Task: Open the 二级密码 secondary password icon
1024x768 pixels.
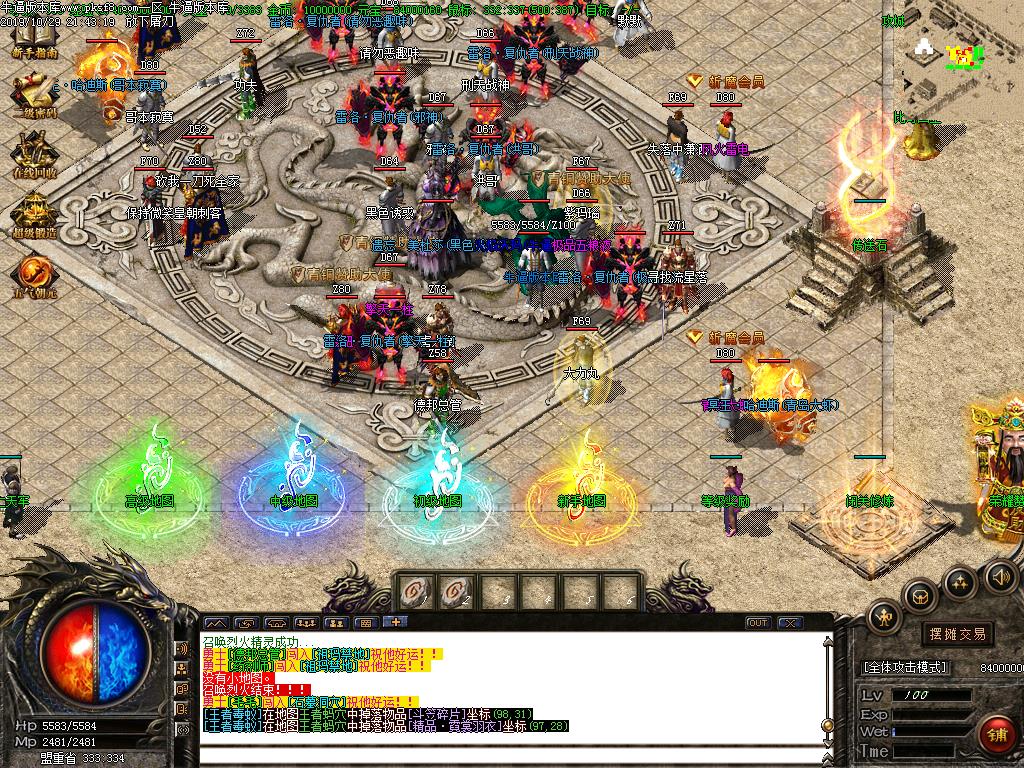Action: click(x=33, y=95)
